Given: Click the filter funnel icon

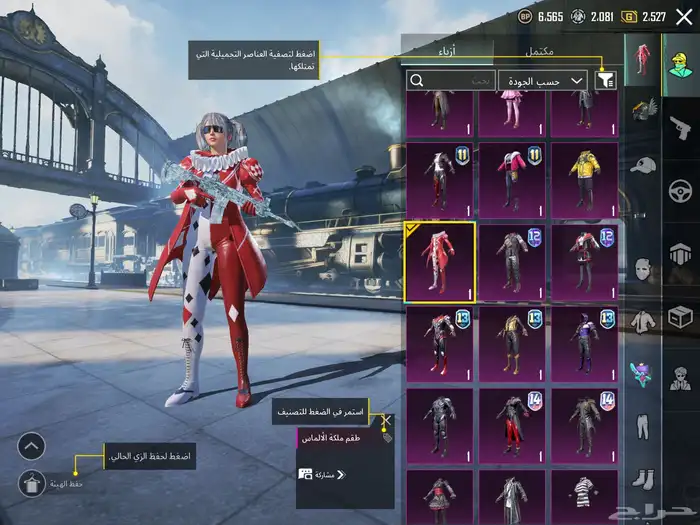Looking at the screenshot, I should tap(605, 80).
